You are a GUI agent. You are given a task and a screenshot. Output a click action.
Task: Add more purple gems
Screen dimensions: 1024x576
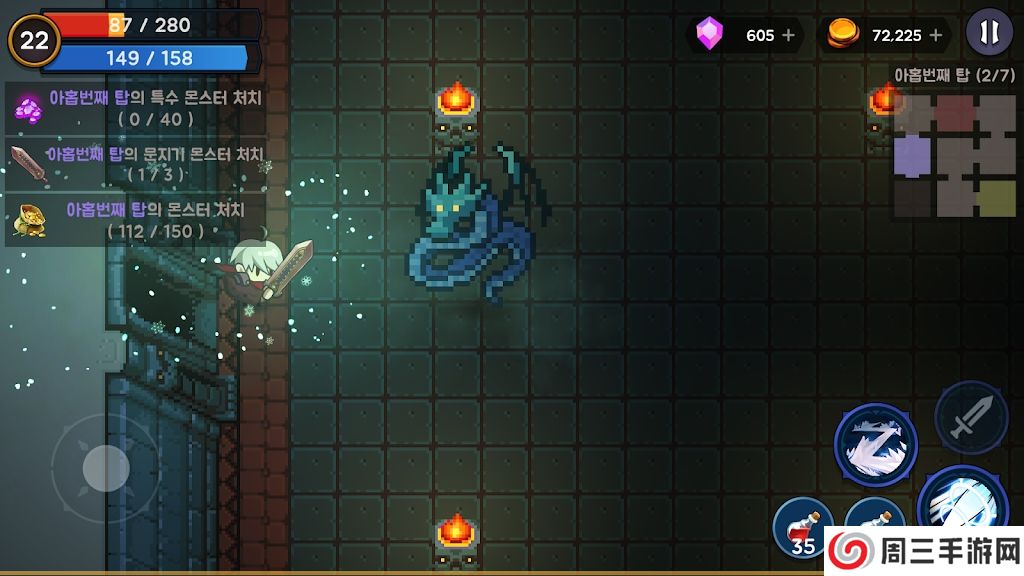[789, 36]
